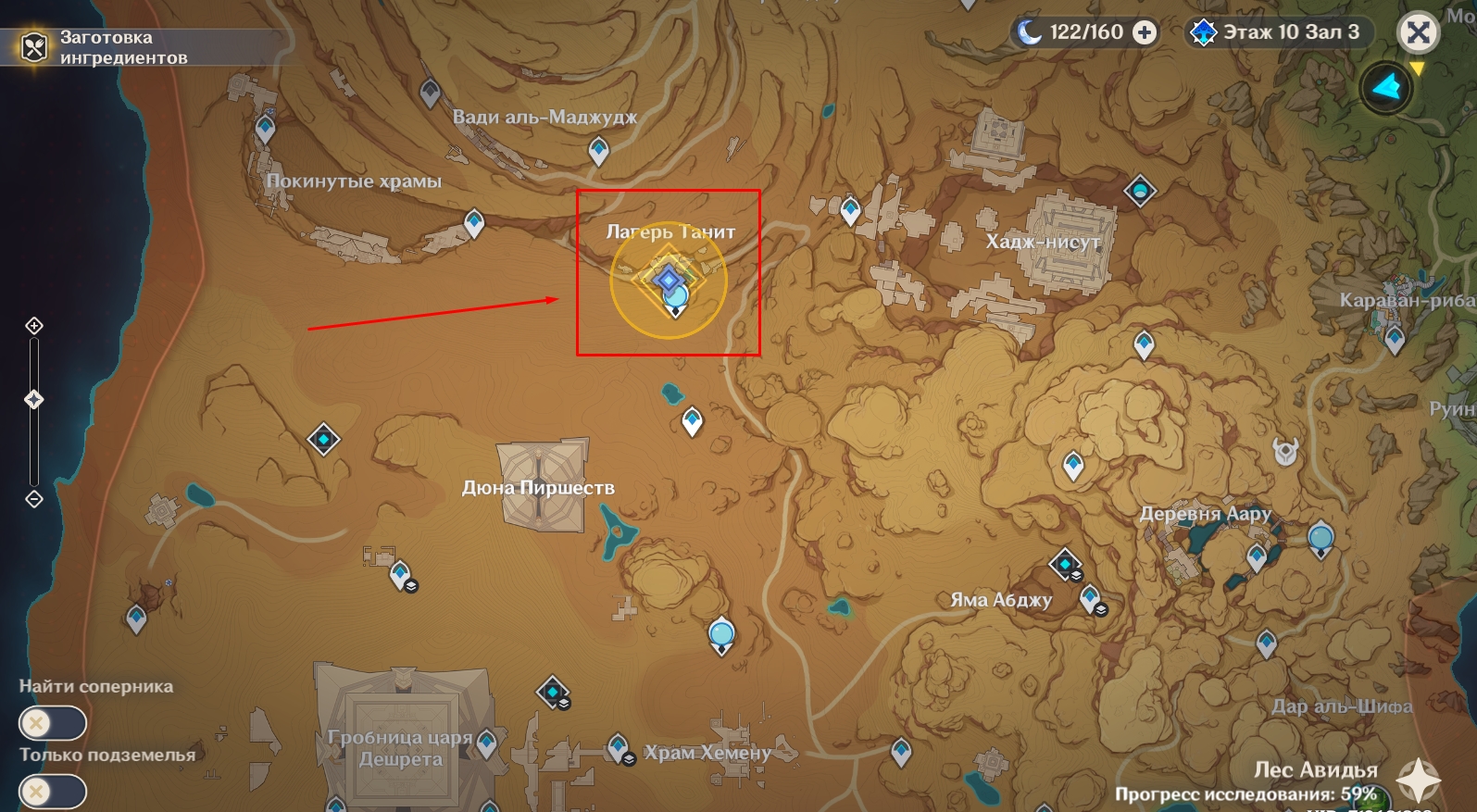Viewport: 1477px width, 812px height.
Task: Choose the diamond domain marker west of Дюна Пиршеств
Action: pos(323,439)
